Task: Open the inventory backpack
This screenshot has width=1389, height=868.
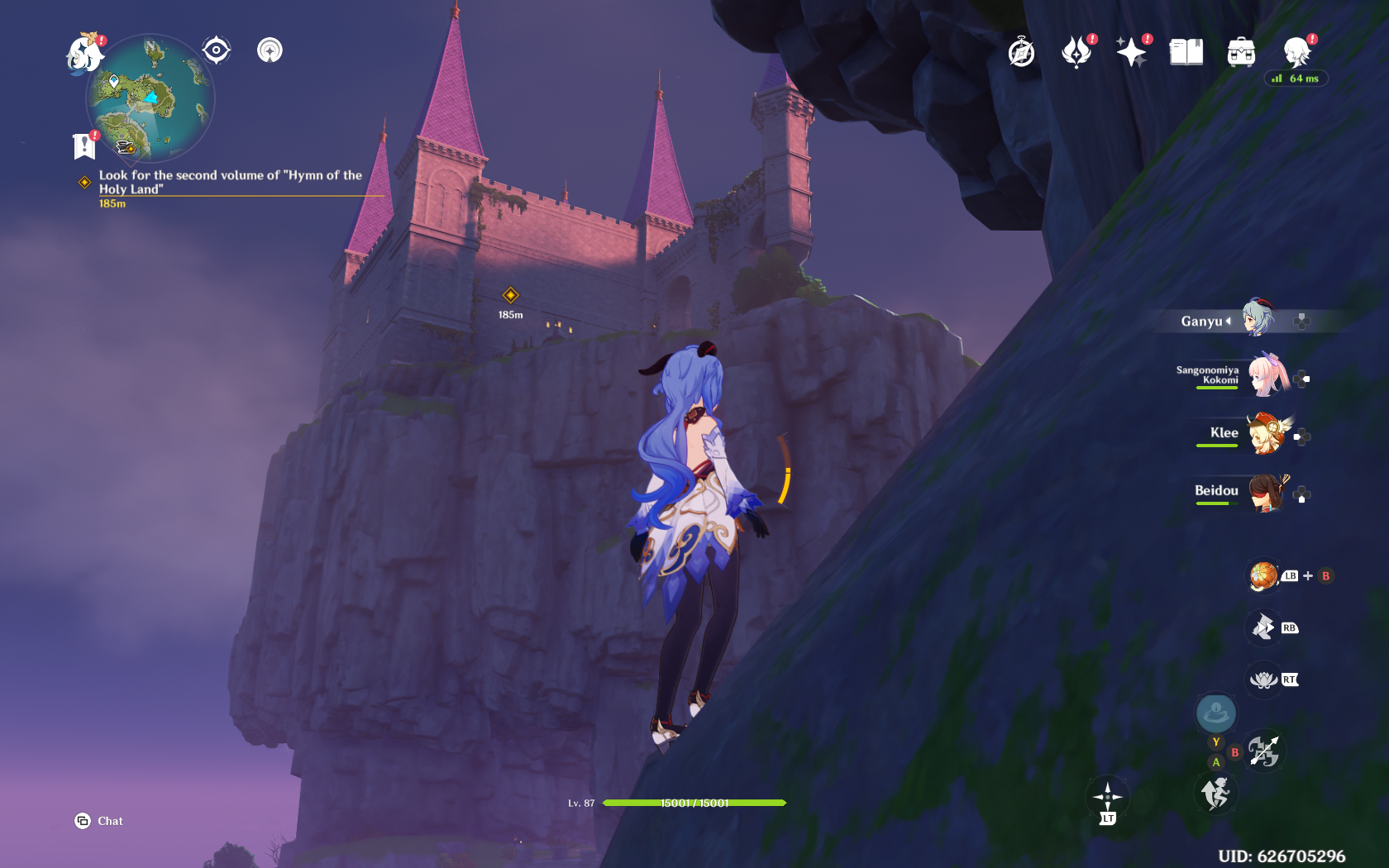Action: pos(1241,53)
